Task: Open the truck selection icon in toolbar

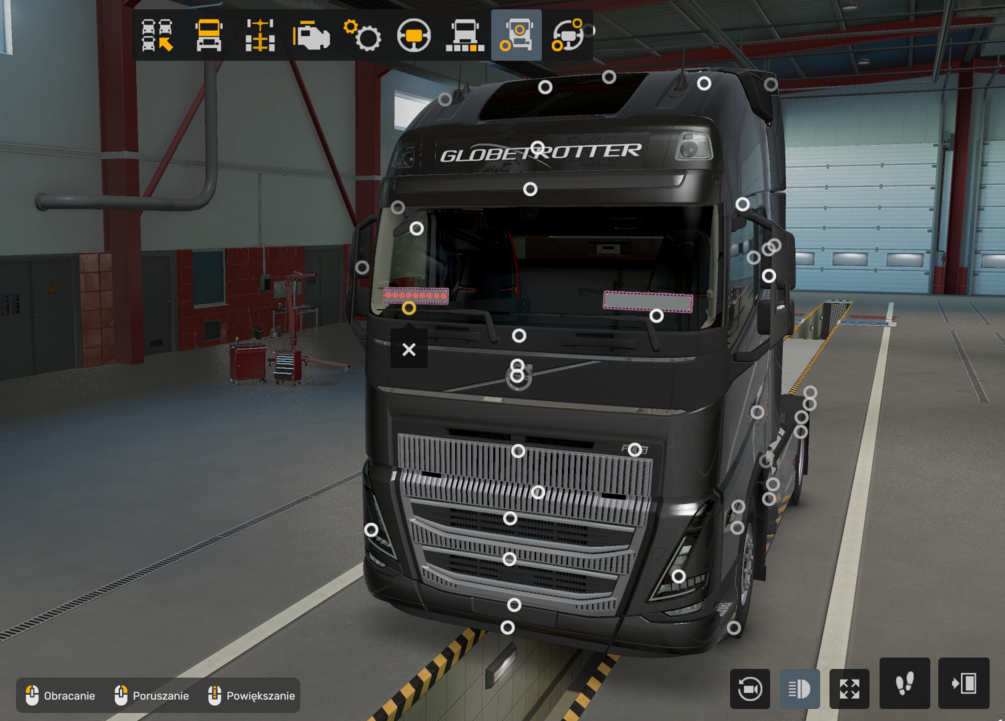Action: click(x=158, y=35)
